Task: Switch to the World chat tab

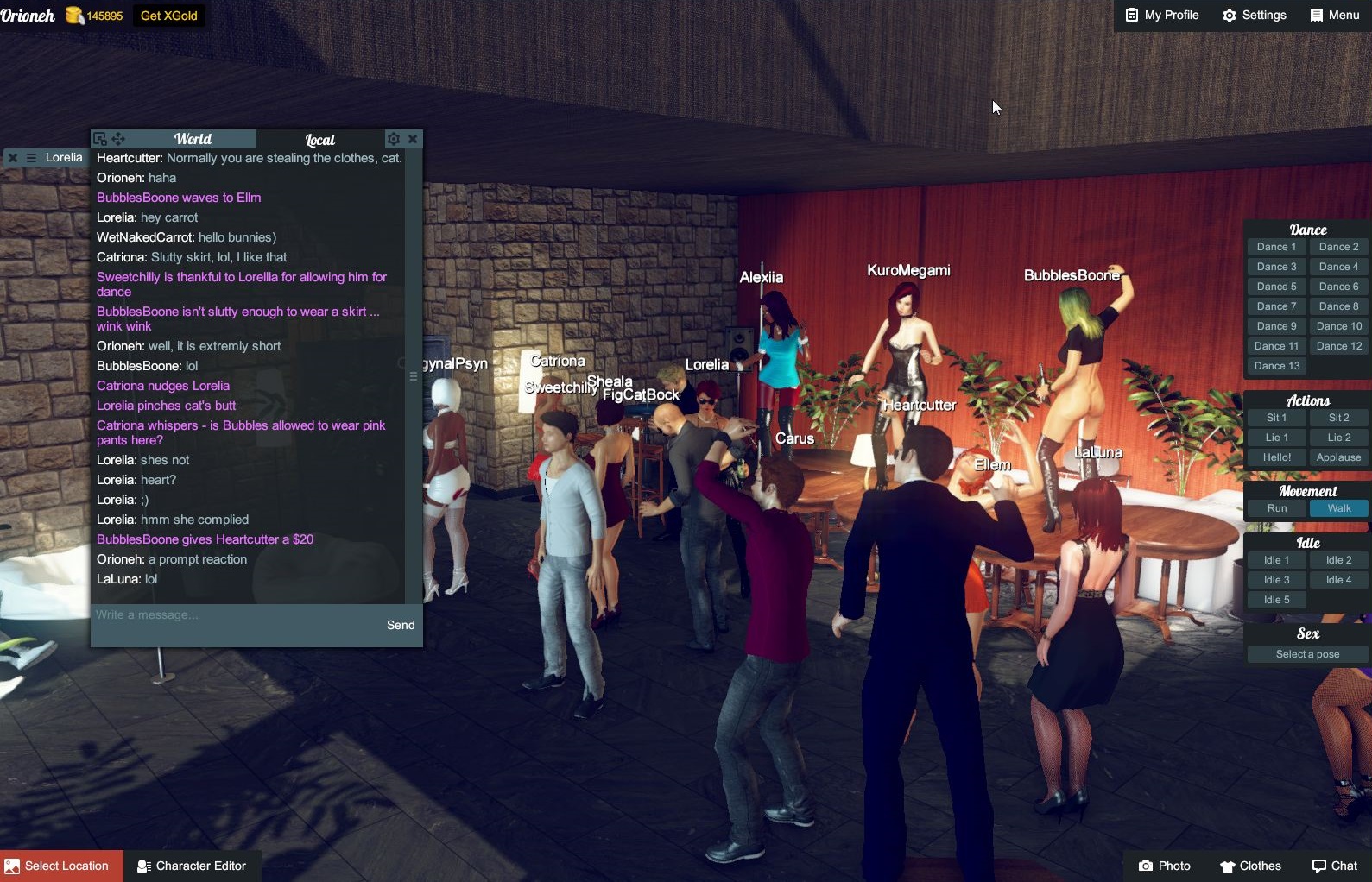Action: coord(193,139)
